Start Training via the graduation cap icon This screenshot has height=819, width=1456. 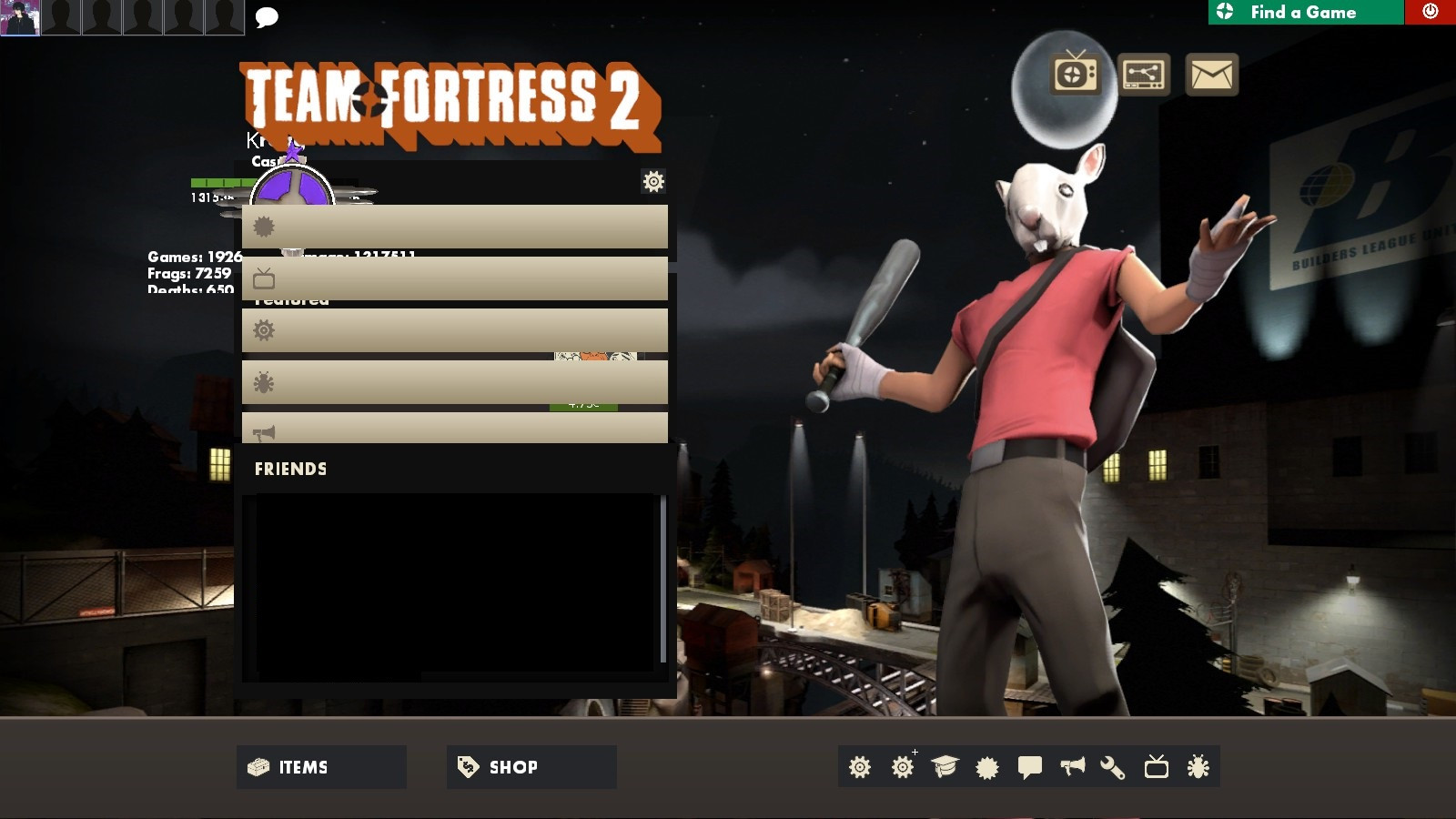point(944,767)
